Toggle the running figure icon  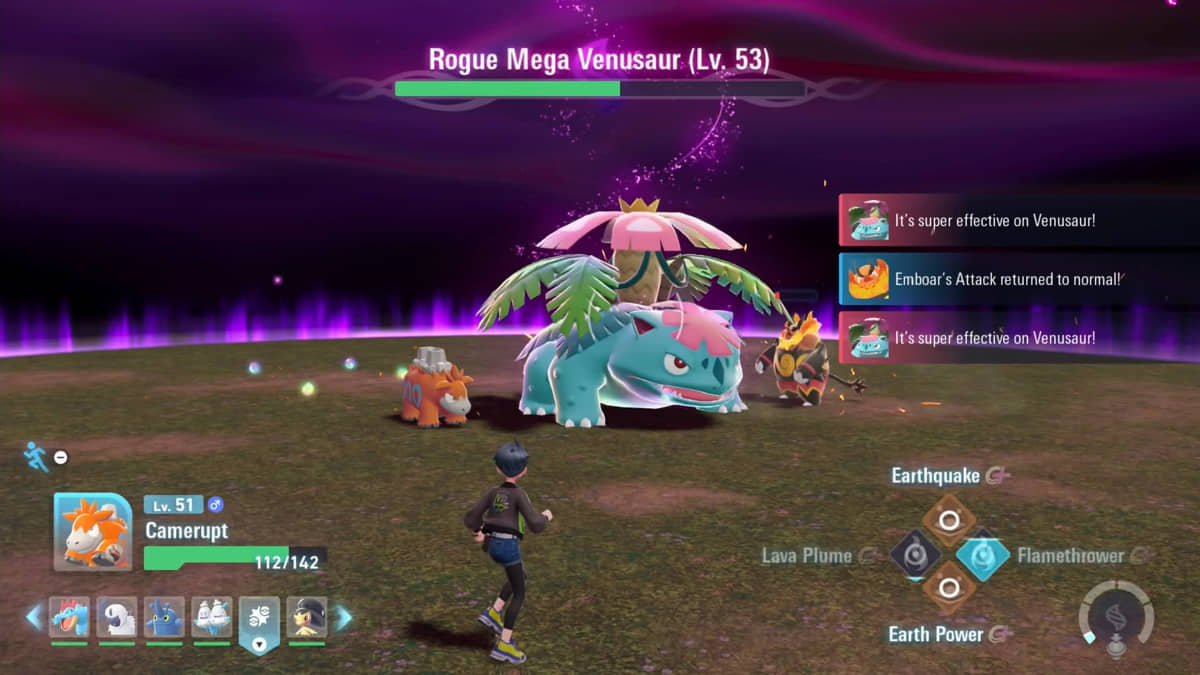(36, 457)
